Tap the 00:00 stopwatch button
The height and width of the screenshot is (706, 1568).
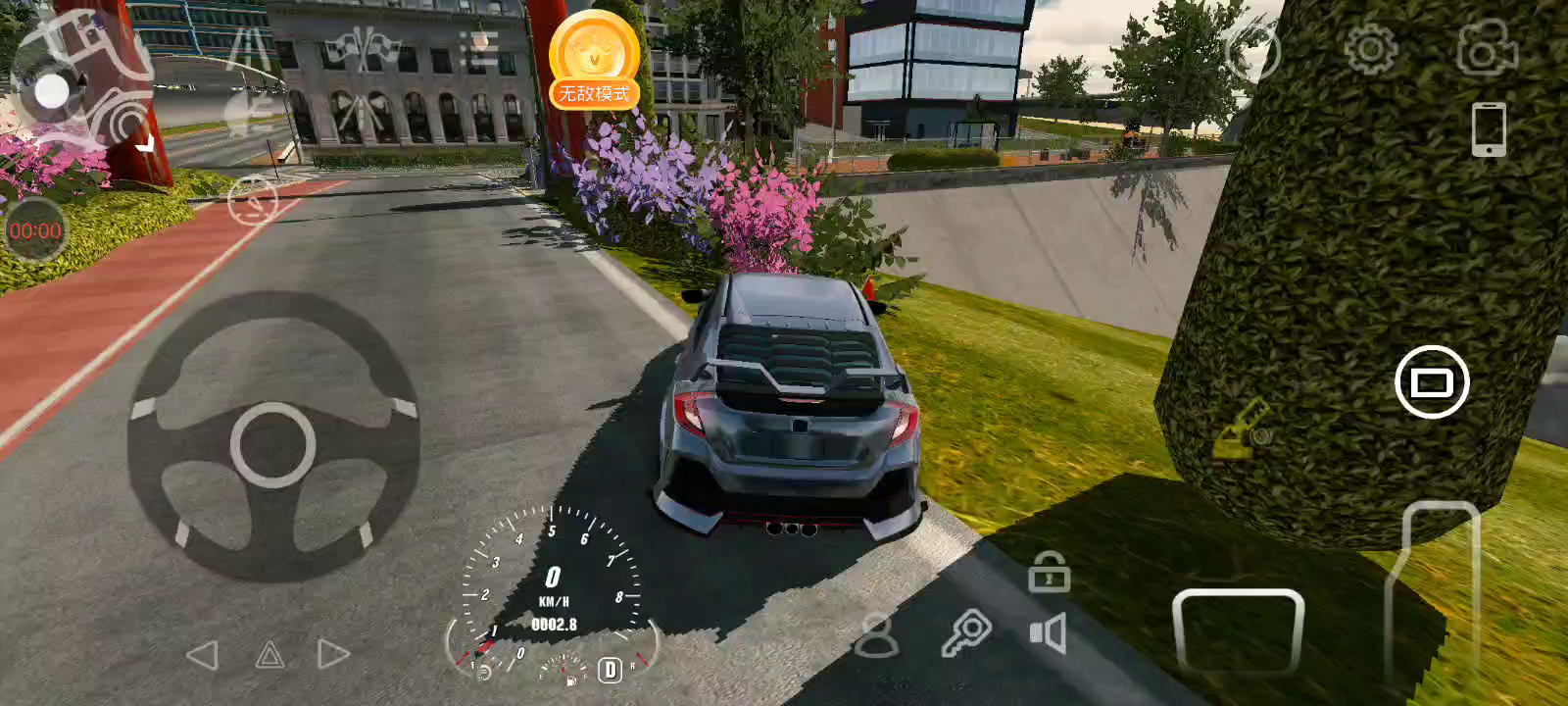(x=35, y=230)
